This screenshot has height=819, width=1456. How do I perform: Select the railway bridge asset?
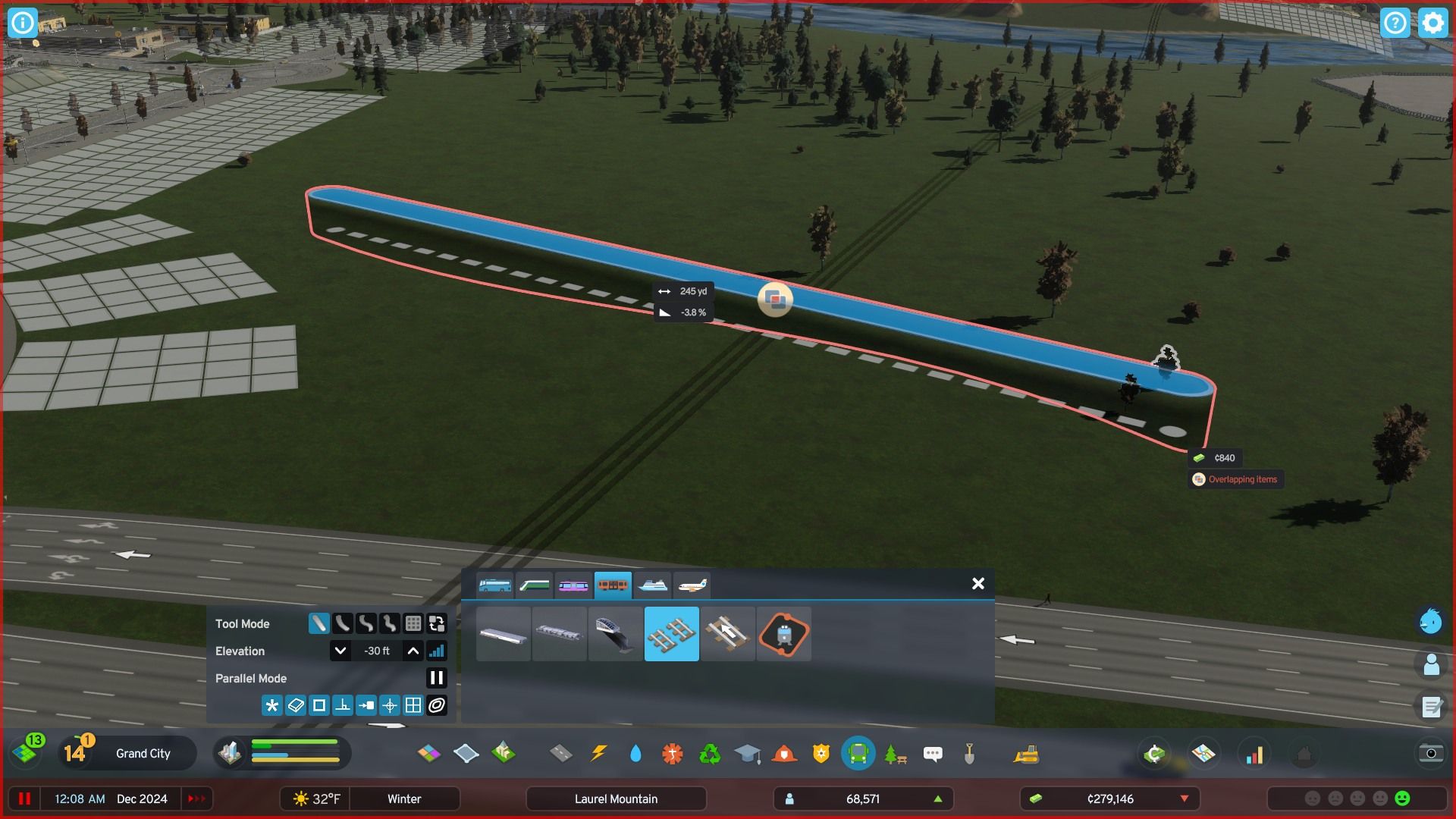615,634
